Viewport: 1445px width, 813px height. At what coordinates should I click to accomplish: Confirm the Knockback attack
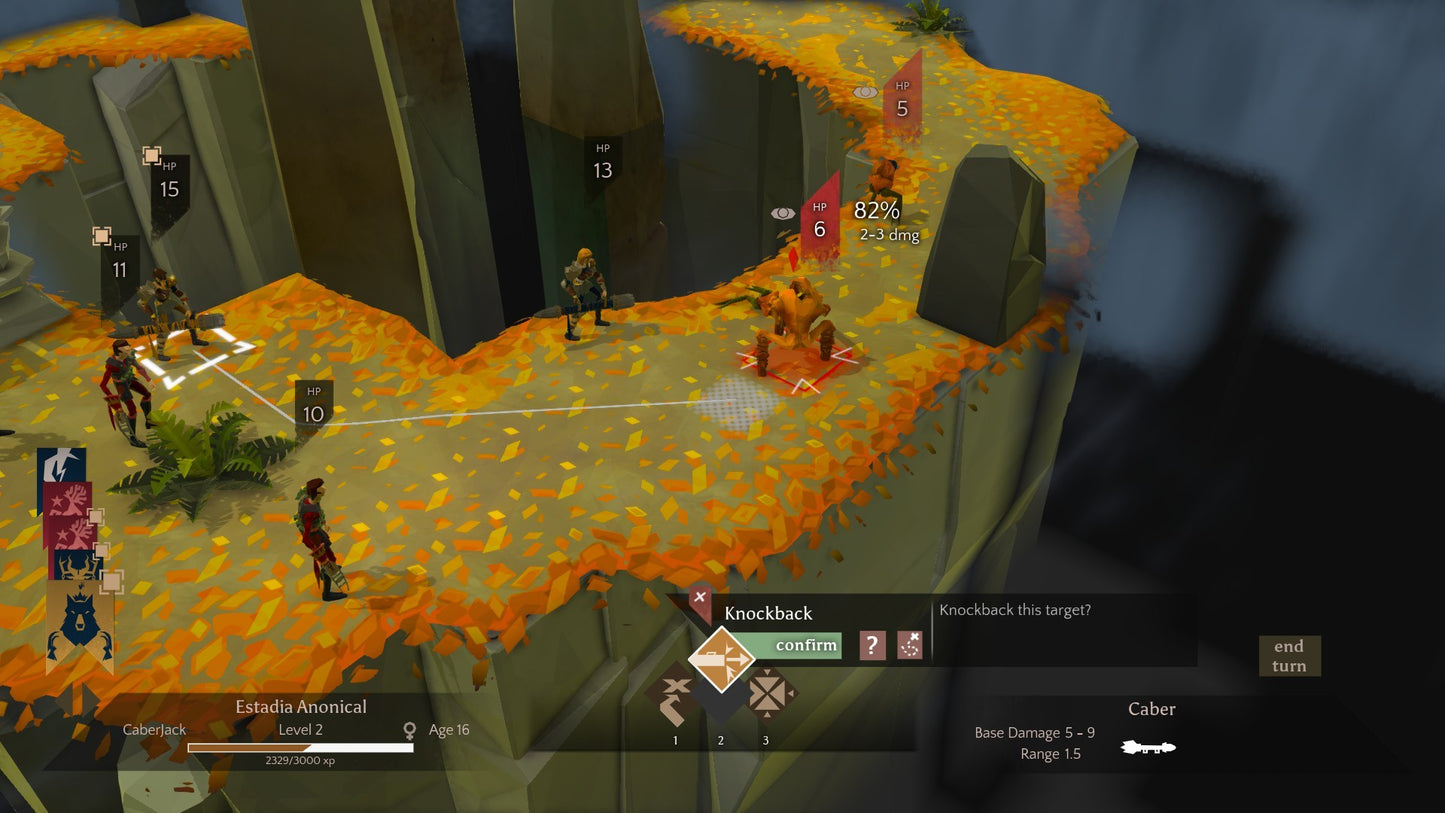tap(804, 646)
